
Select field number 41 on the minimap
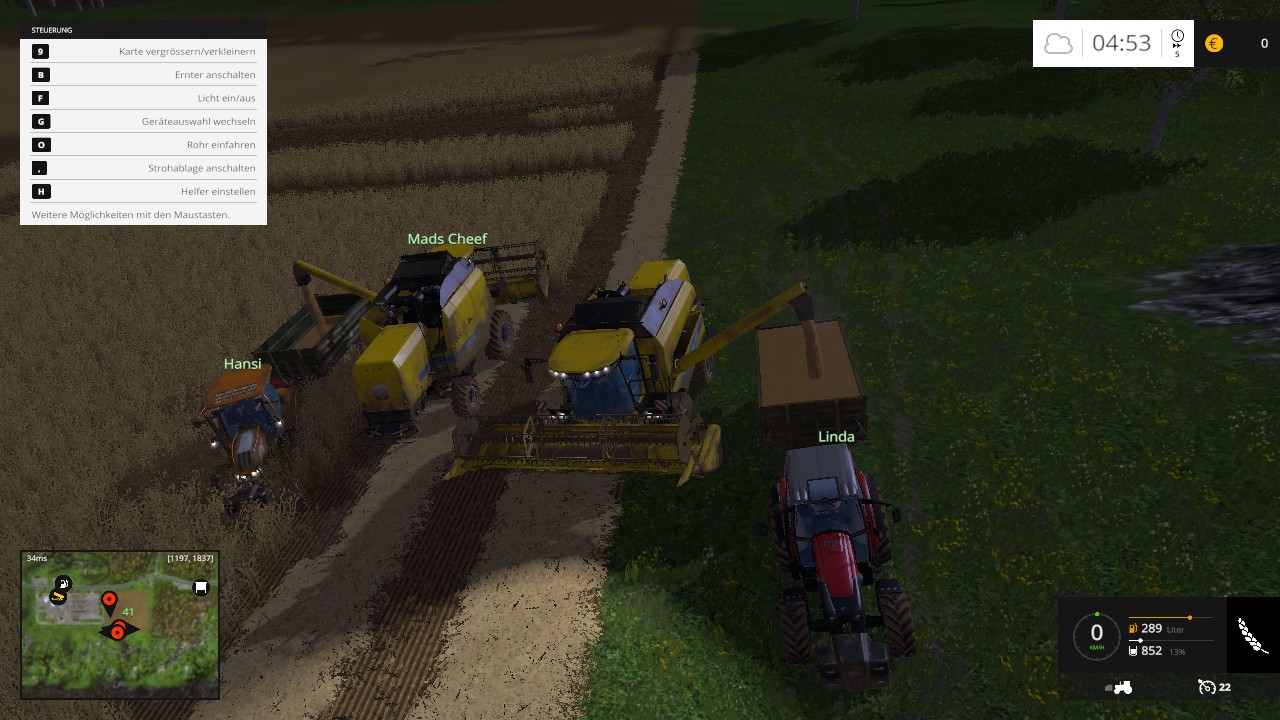coord(128,612)
